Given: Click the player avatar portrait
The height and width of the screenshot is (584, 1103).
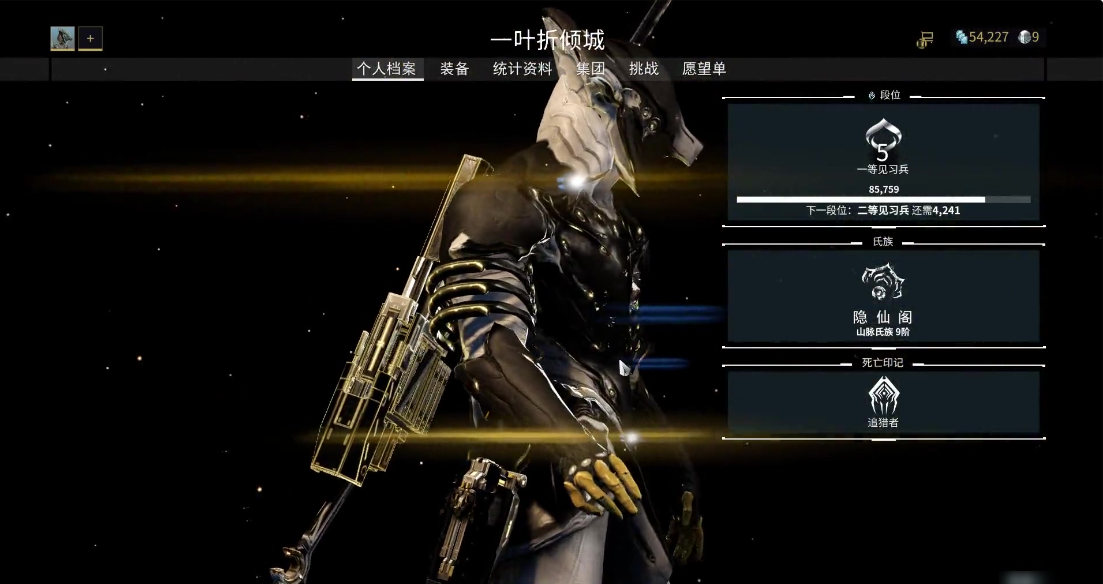Looking at the screenshot, I should 63,39.
